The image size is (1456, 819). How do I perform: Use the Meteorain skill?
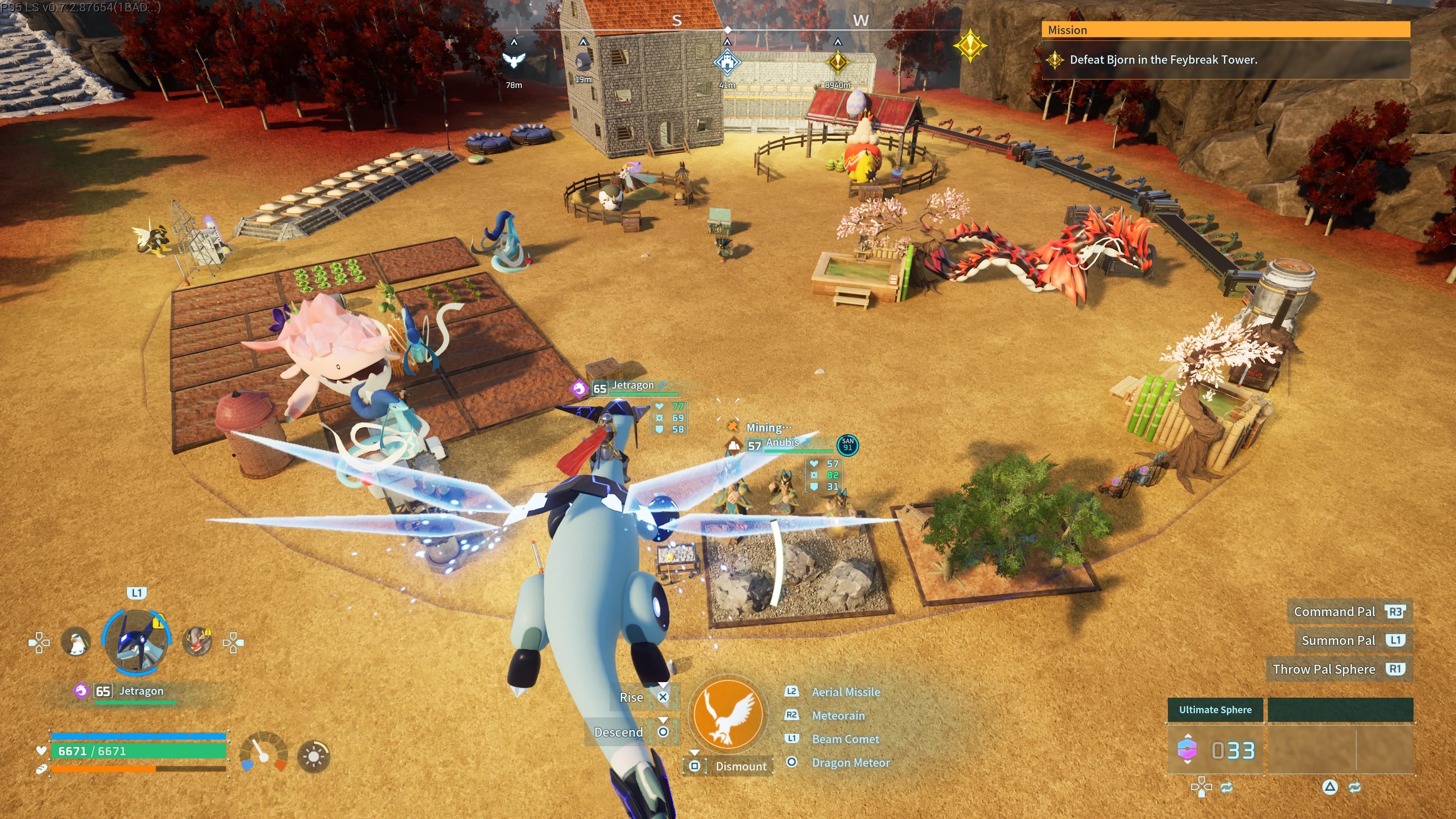(x=838, y=715)
